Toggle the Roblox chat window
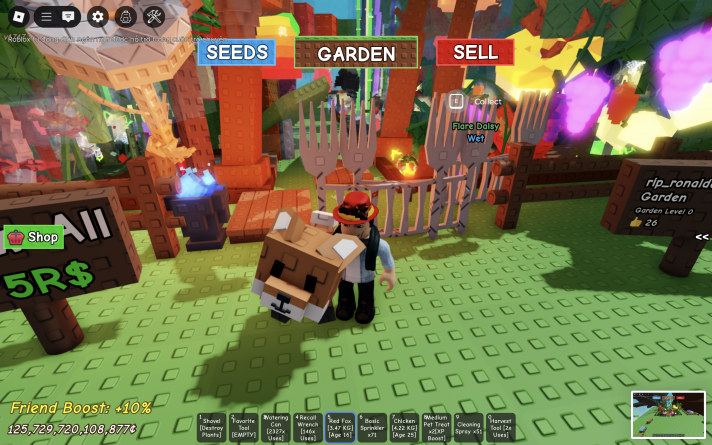Image resolution: width=712 pixels, height=445 pixels. 68,16
